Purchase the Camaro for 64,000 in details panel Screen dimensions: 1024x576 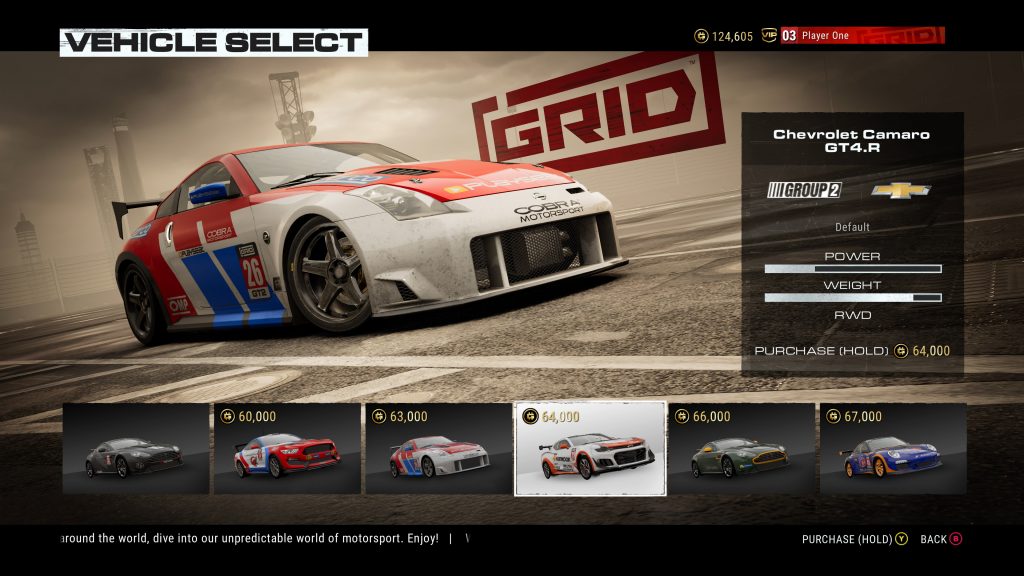pos(852,351)
